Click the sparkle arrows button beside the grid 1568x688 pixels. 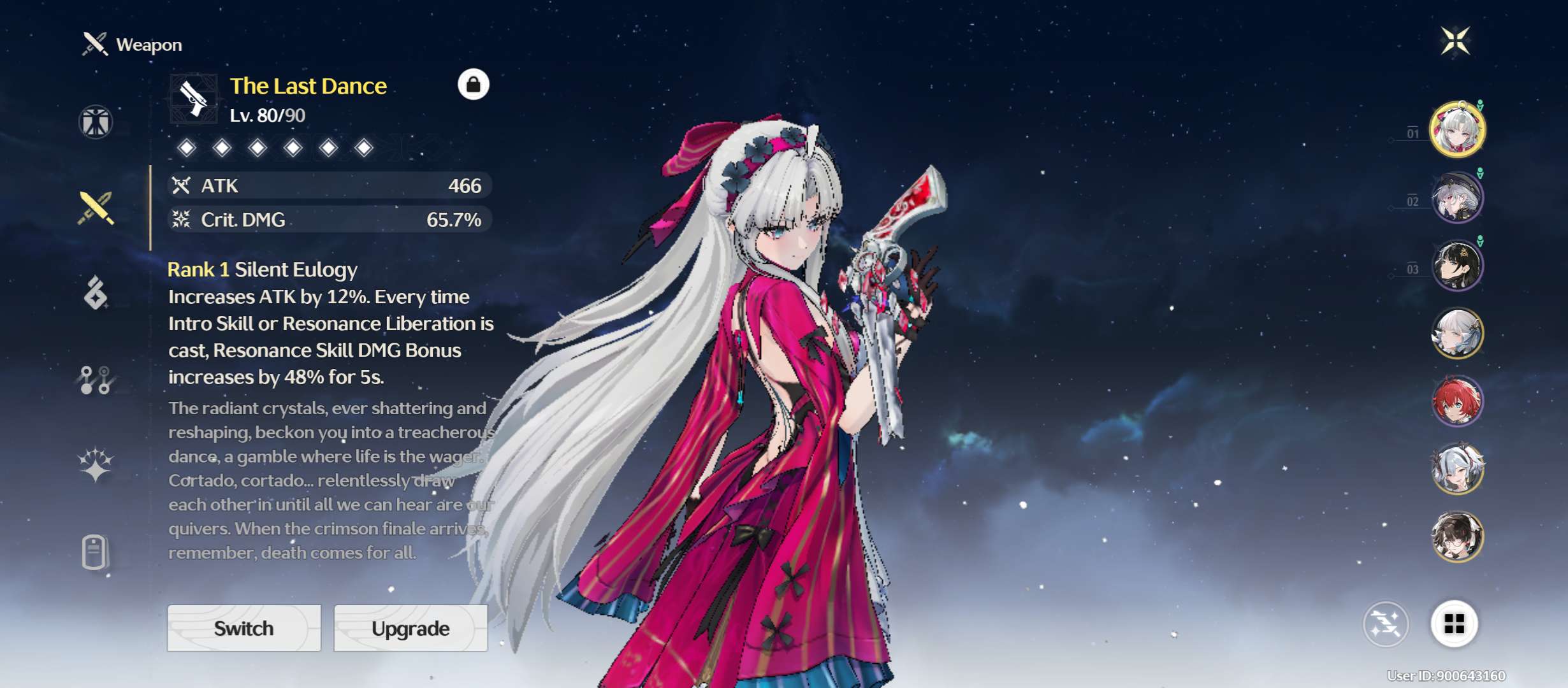point(1386,624)
